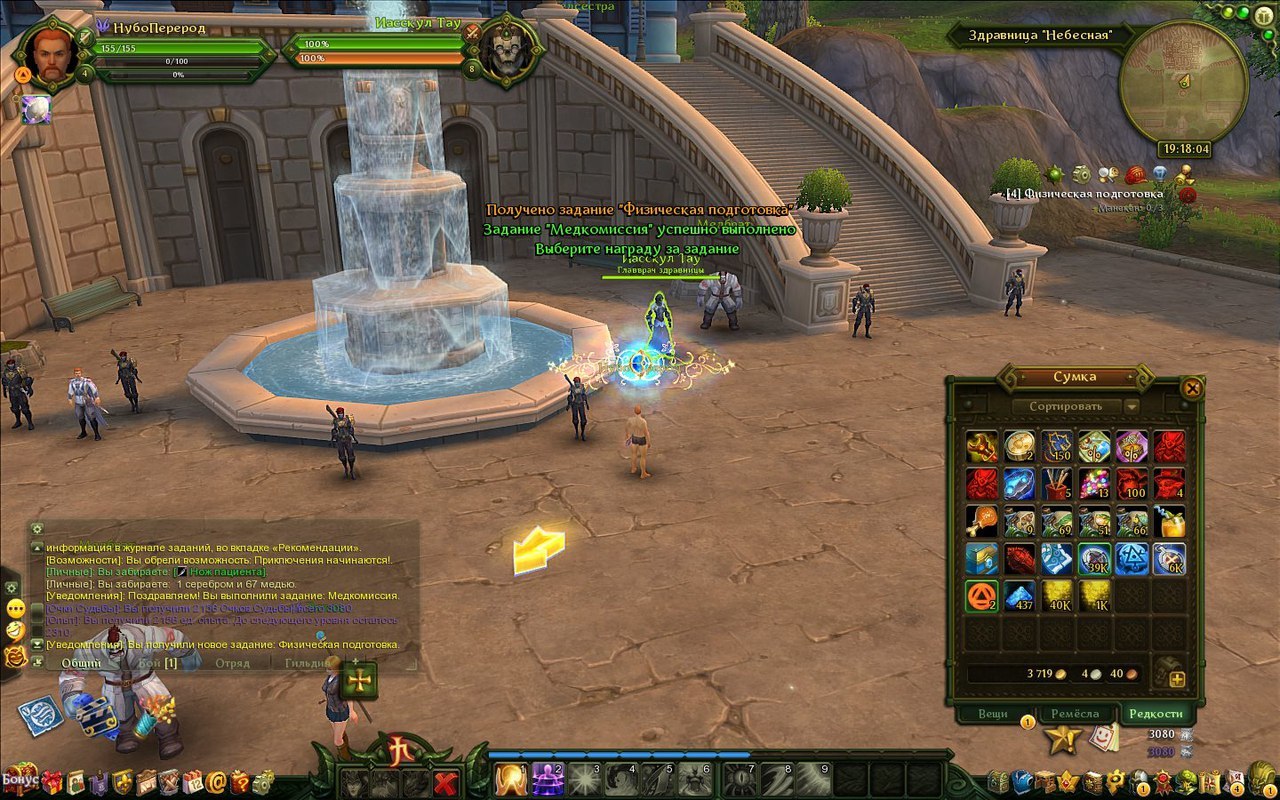Switch to the Вещи bag tab

pyautogui.click(x=992, y=713)
